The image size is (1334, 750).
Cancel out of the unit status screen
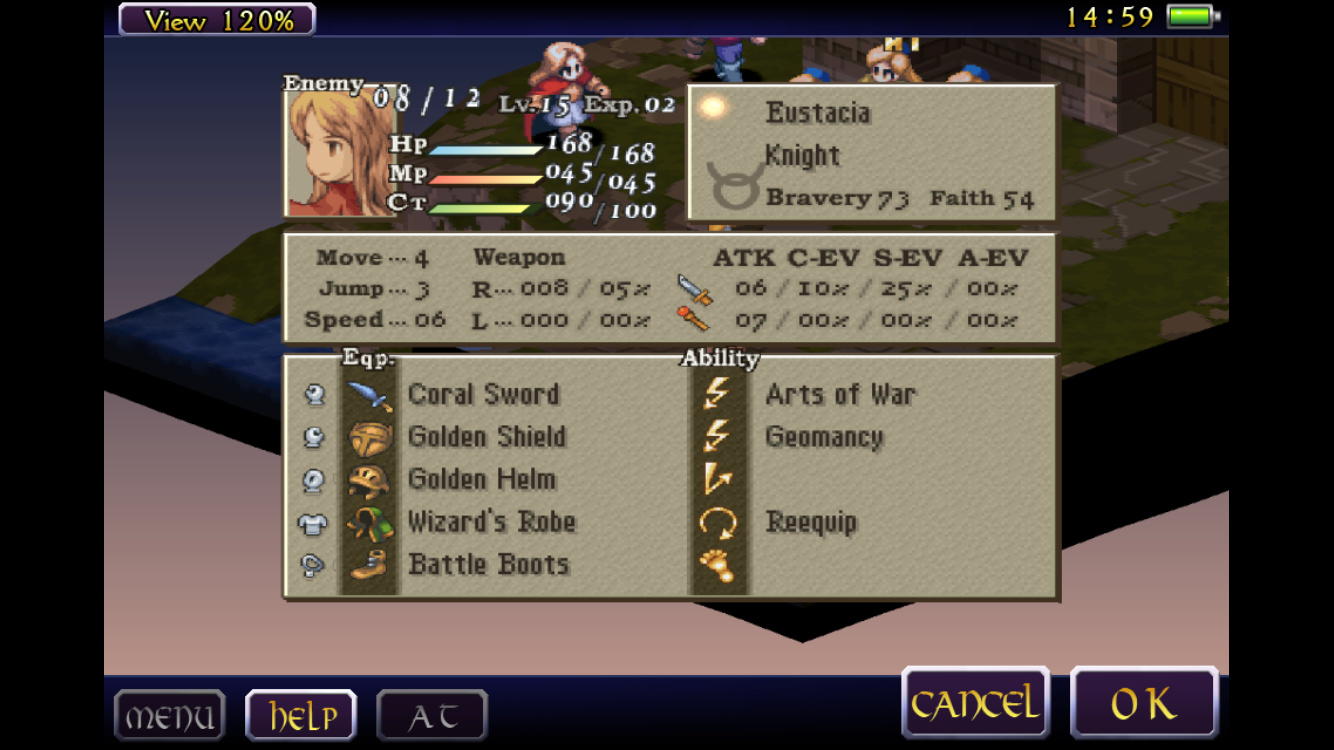tap(975, 704)
